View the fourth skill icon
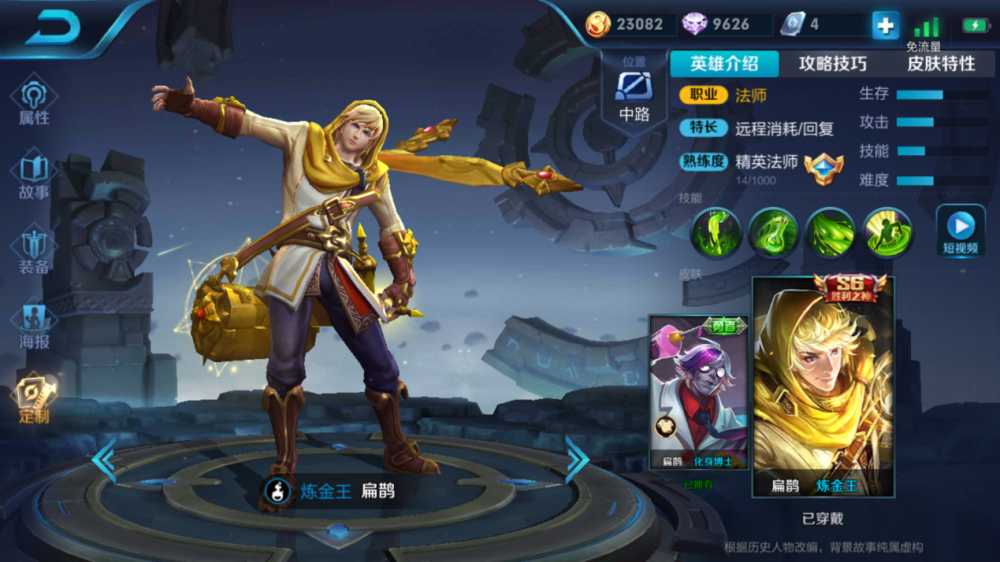Screen dimensions: 1000x562 [888, 232]
